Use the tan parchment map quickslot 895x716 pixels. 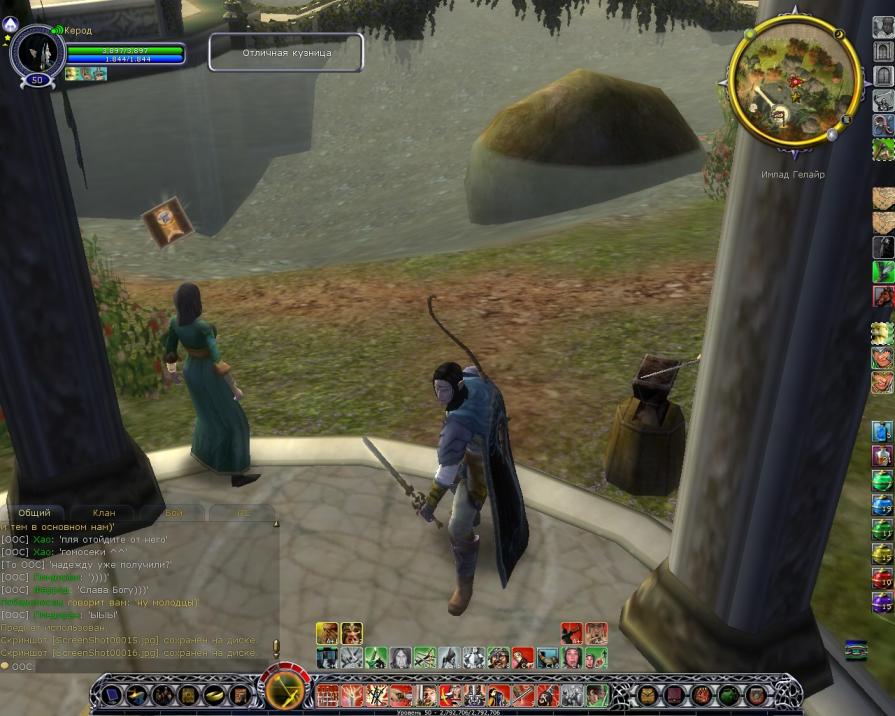point(882,199)
